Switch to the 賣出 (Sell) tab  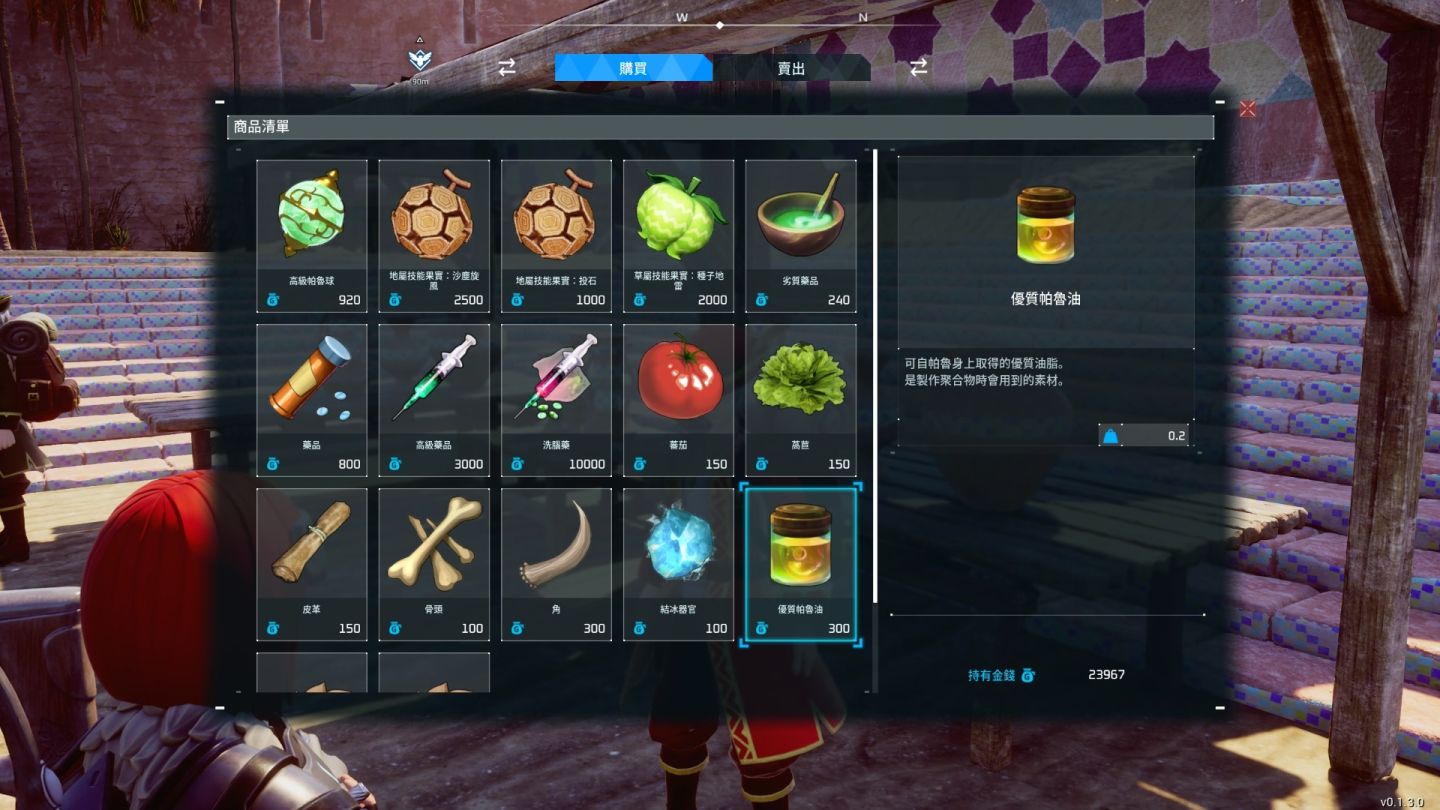(791, 69)
